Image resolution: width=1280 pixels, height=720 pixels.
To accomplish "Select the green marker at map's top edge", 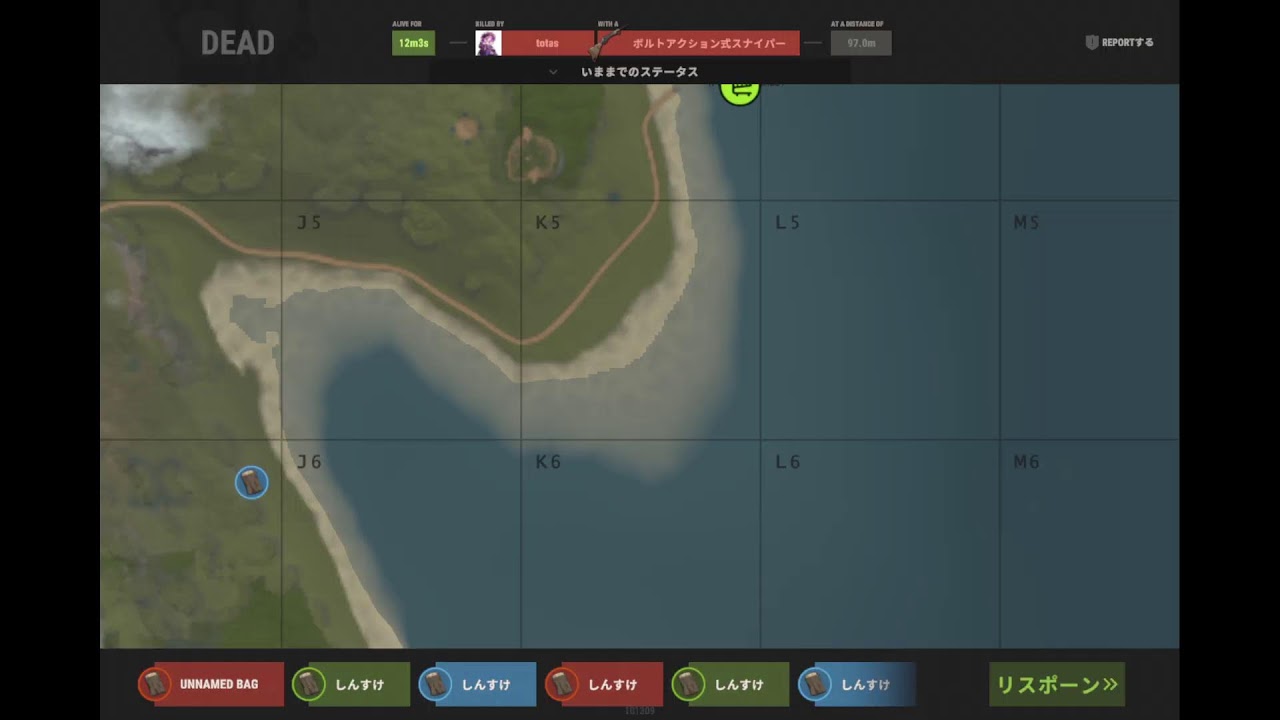I will [x=740, y=91].
